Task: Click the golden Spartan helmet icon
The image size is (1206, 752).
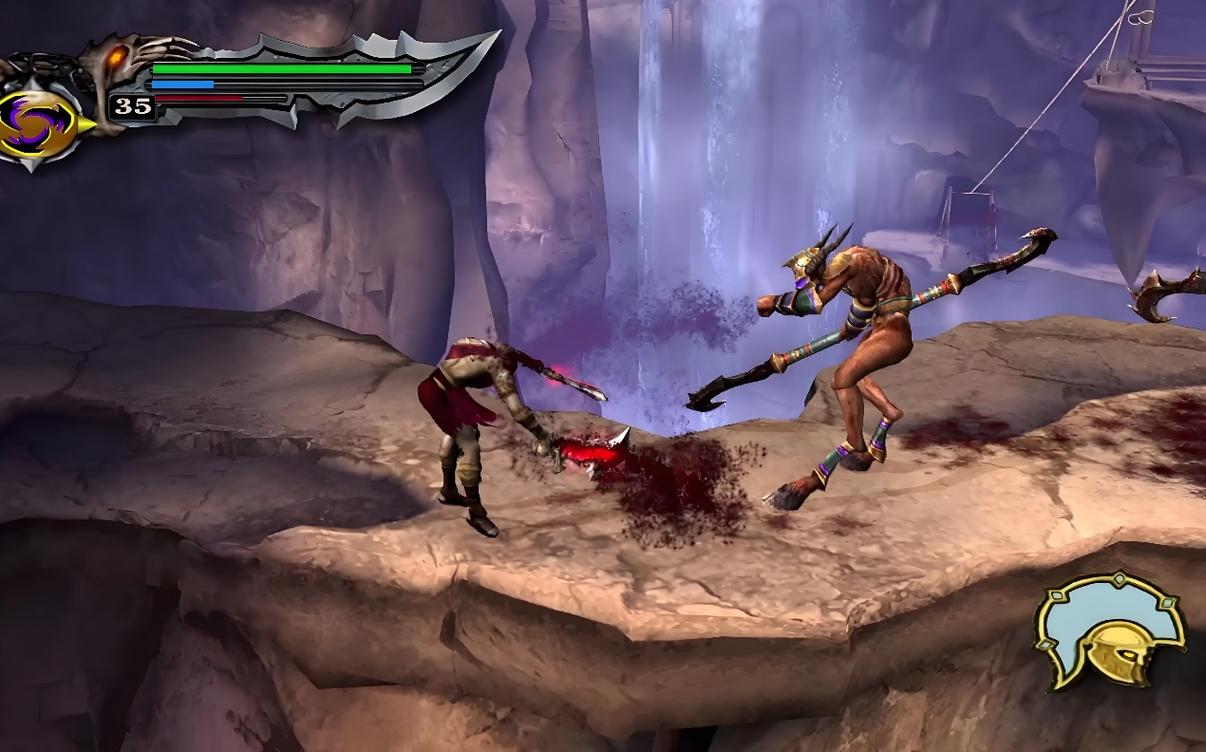Action: [1111, 630]
